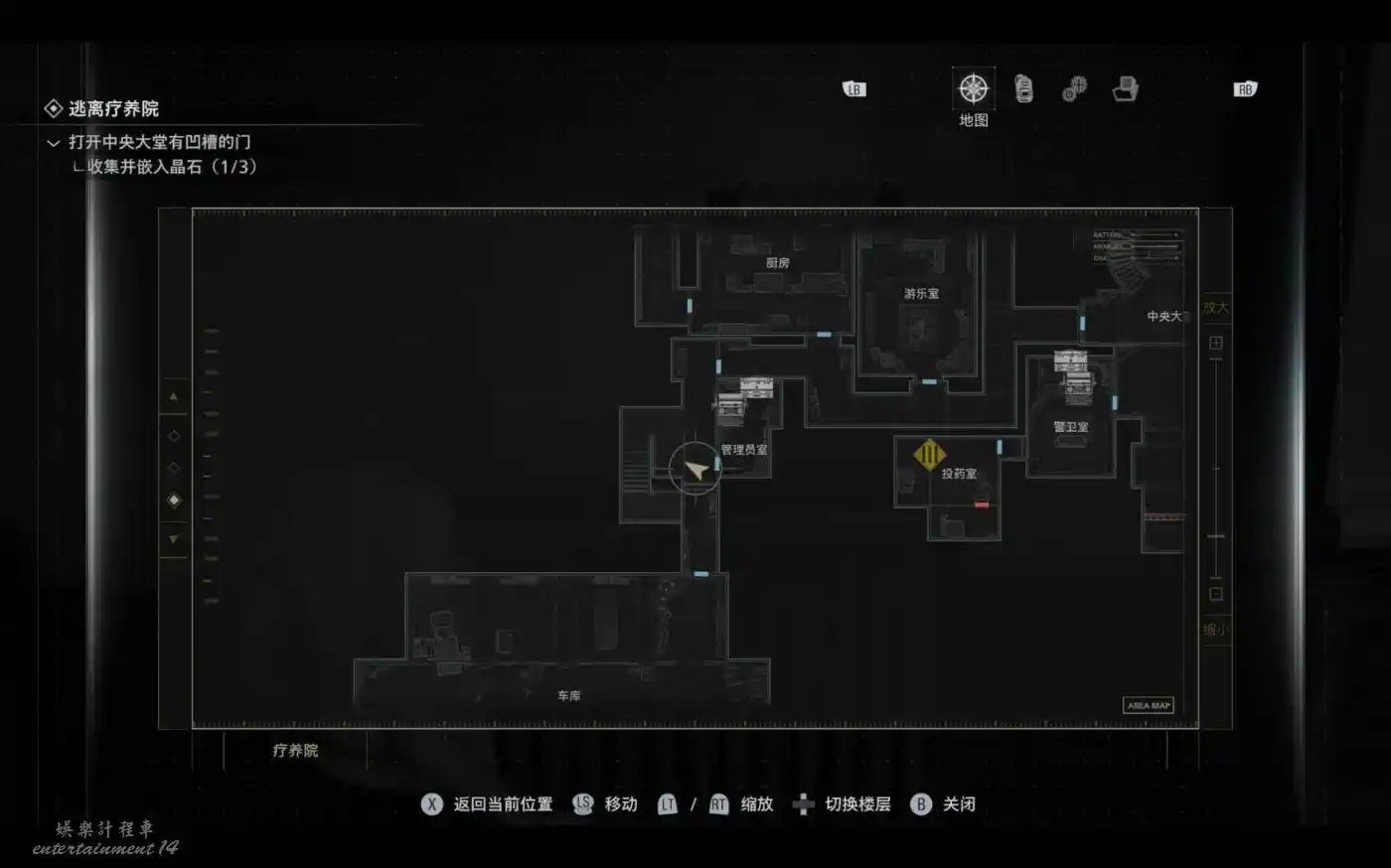The width and height of the screenshot is (1391, 868).
Task: Open the gears tab in the top bar
Action: (x=1074, y=89)
